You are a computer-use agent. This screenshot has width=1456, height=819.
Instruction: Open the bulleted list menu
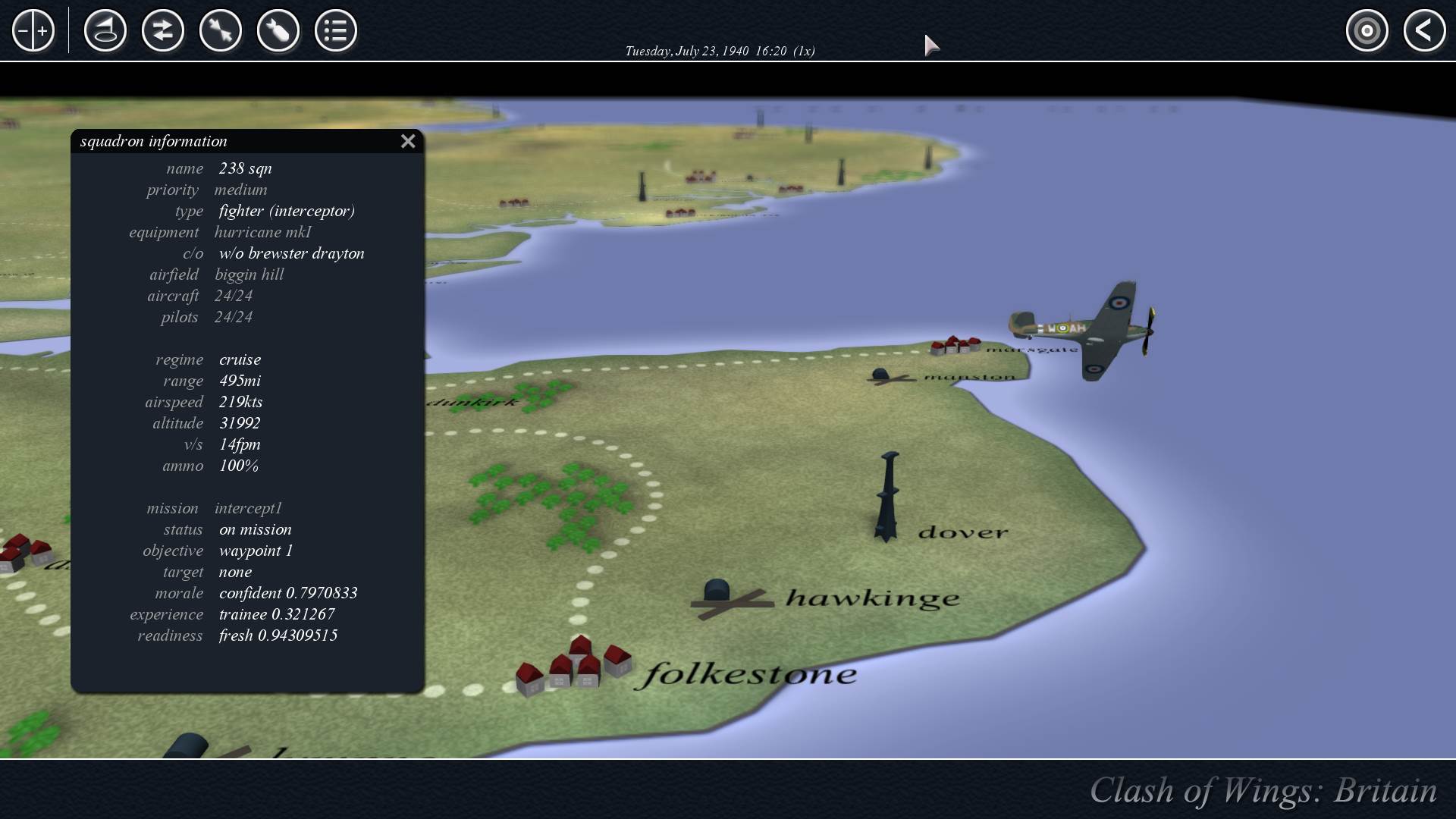coord(336,31)
